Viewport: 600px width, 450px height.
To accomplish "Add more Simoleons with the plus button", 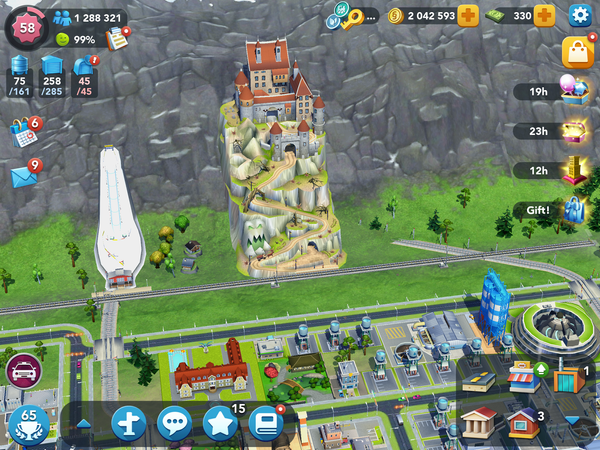I will (469, 16).
